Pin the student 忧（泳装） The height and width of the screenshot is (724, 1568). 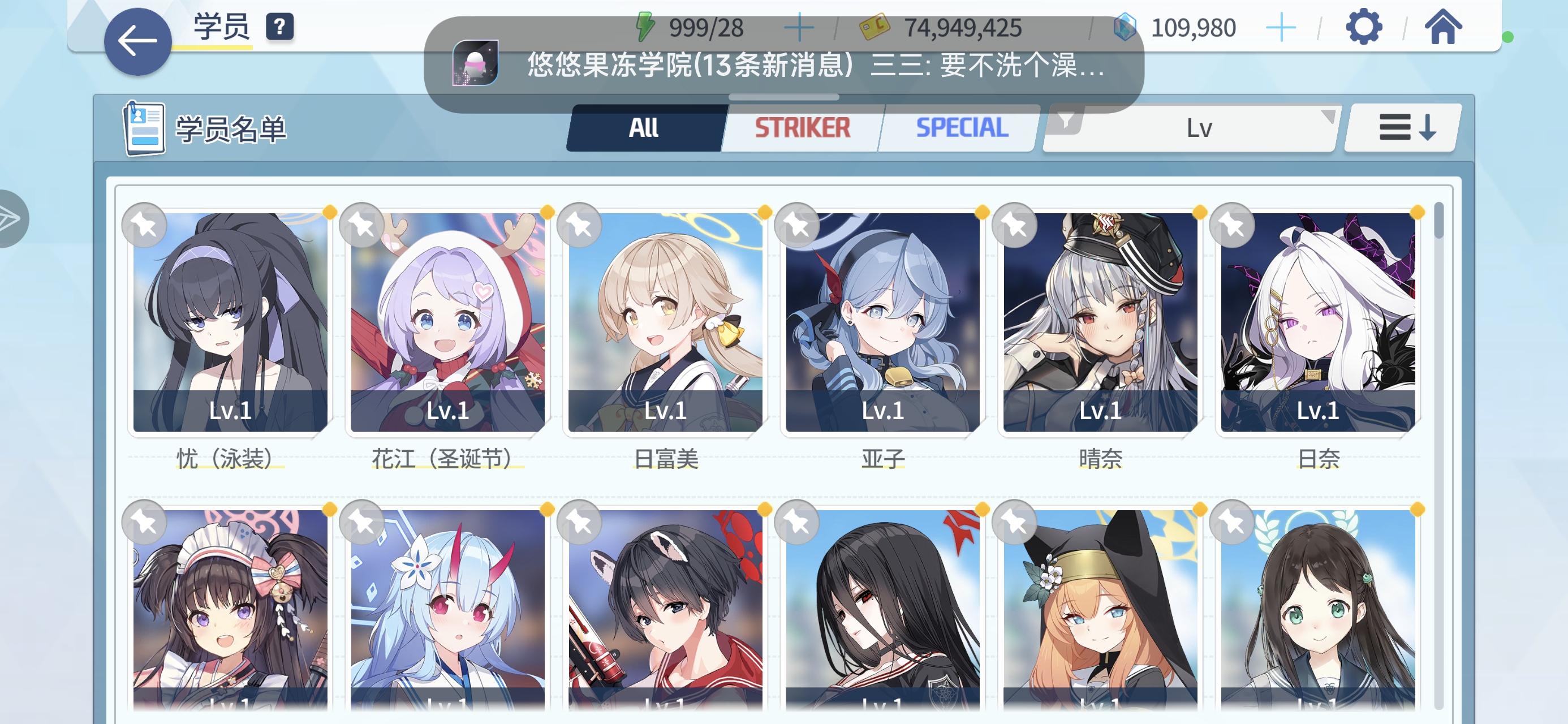(x=144, y=225)
